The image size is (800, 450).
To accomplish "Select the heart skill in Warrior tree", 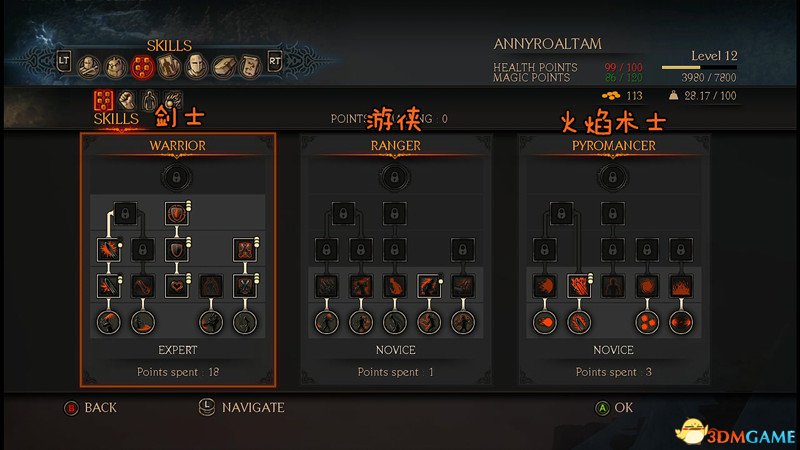I will 178,287.
